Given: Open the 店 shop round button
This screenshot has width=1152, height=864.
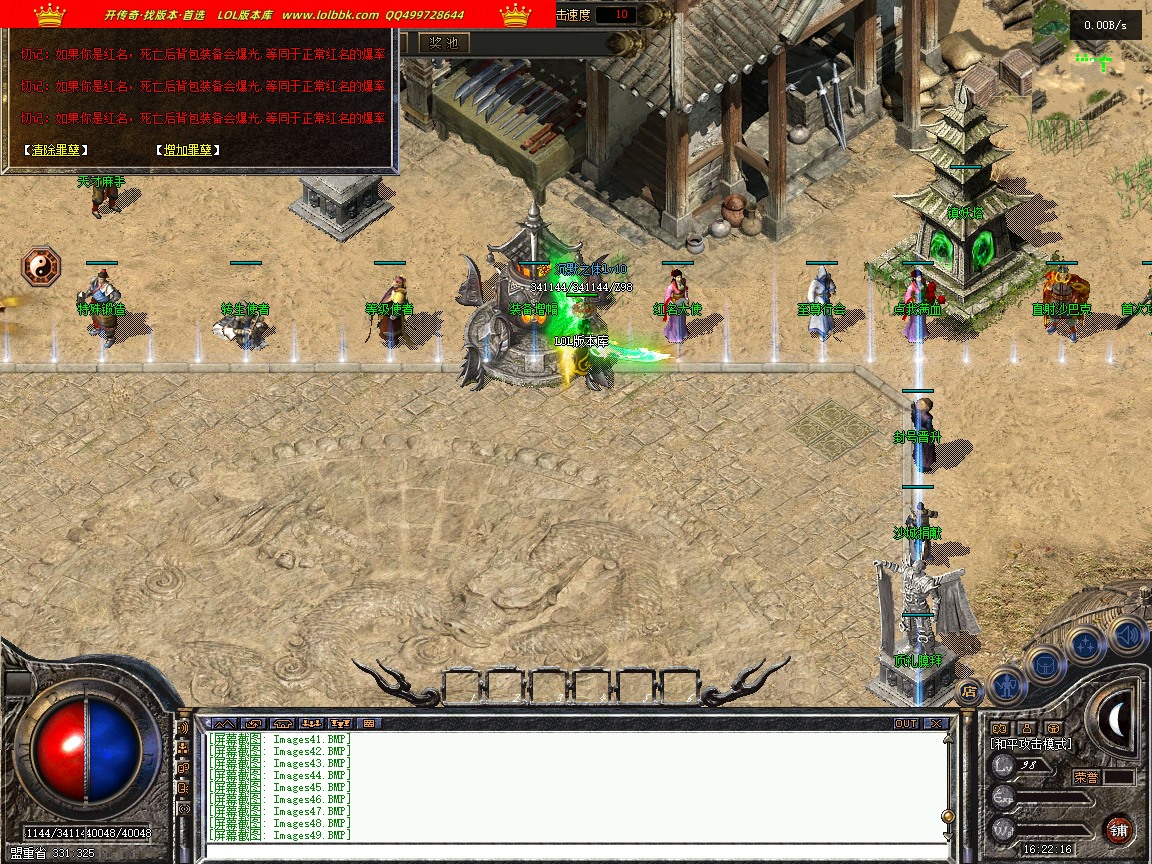Looking at the screenshot, I should click(x=968, y=689).
